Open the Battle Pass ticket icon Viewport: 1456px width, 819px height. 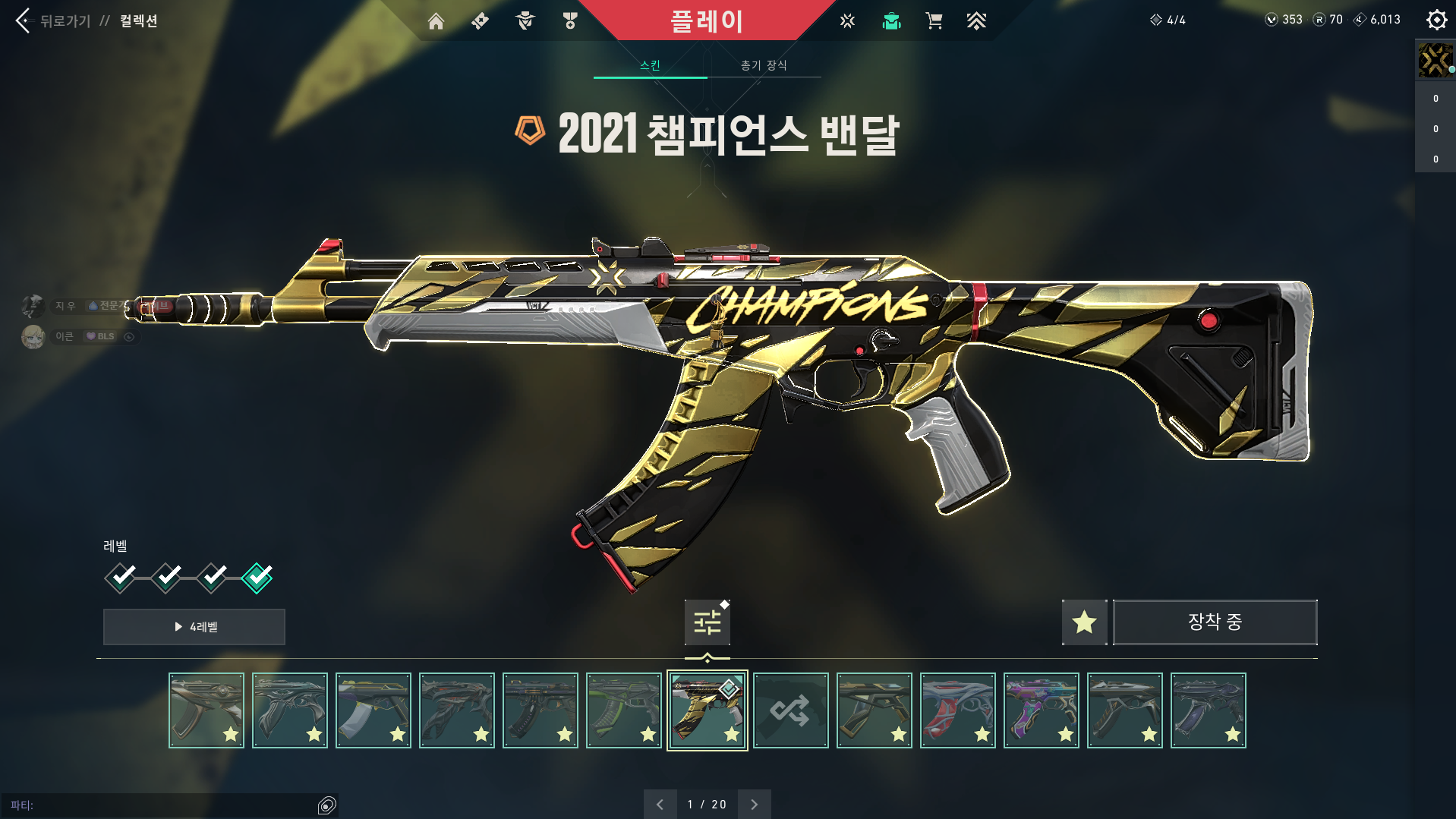point(479,20)
